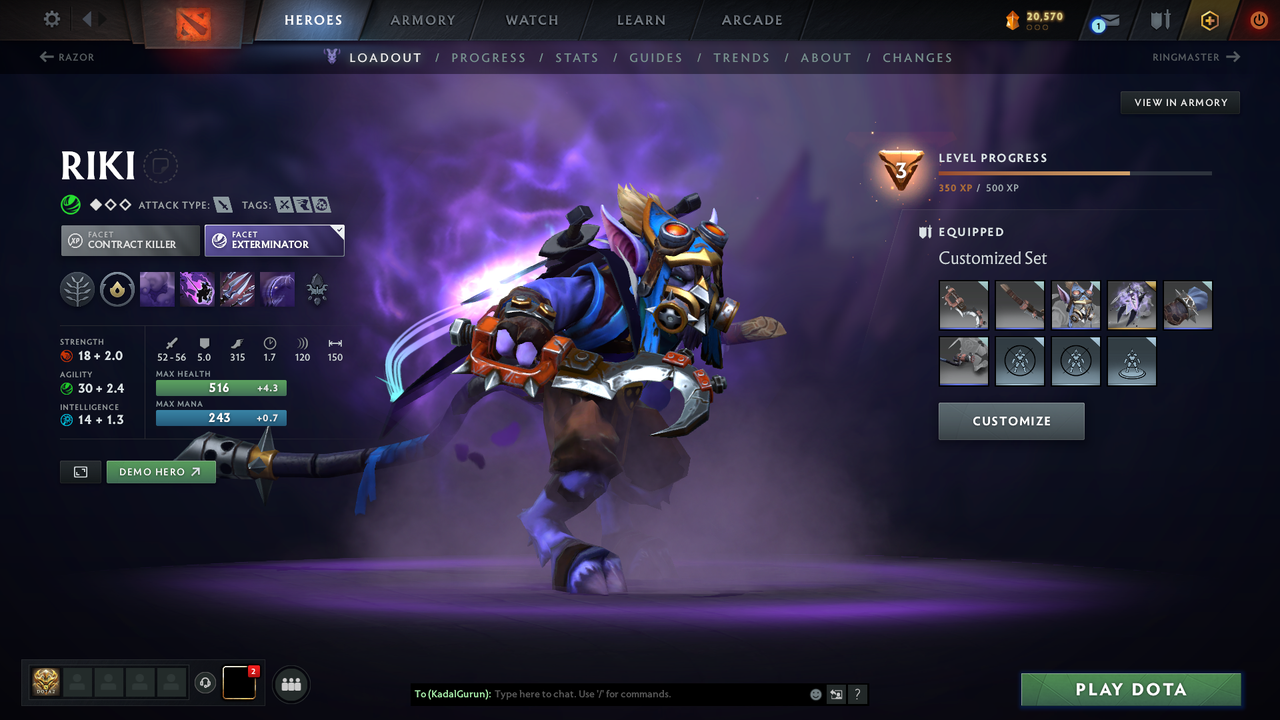Viewport: 1280px width, 720px height.
Task: Open the STATS section for Riki
Action: pyautogui.click(x=577, y=57)
